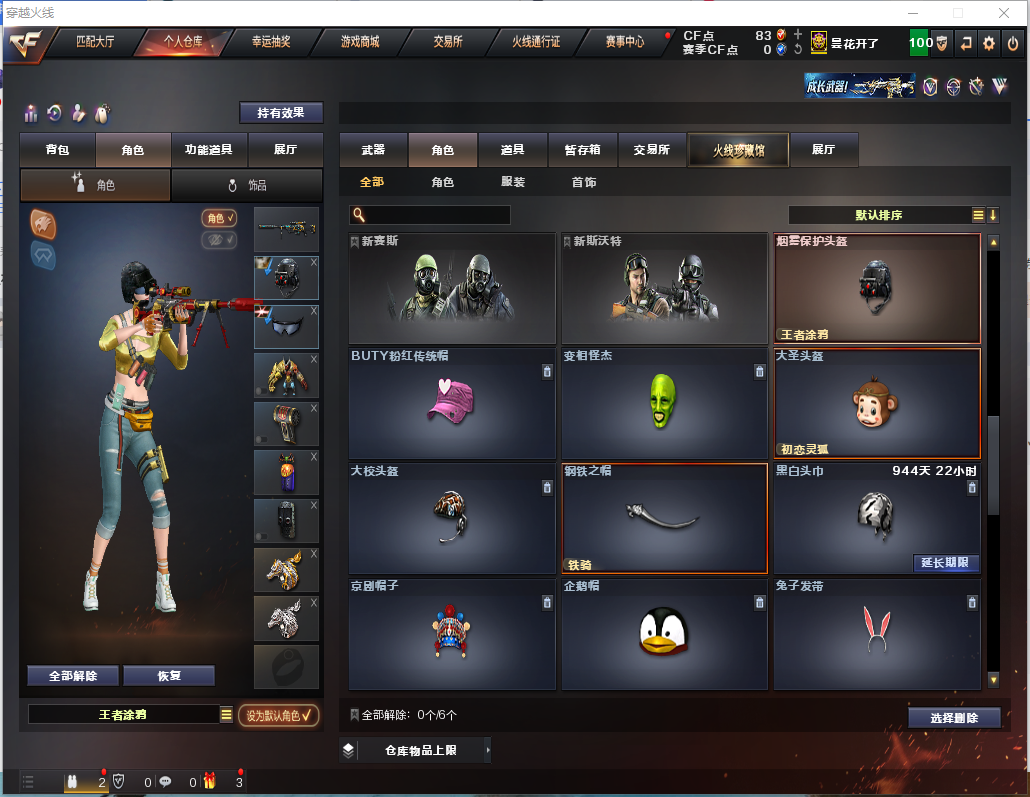Open the 赛事中心 tournament center

[625, 42]
